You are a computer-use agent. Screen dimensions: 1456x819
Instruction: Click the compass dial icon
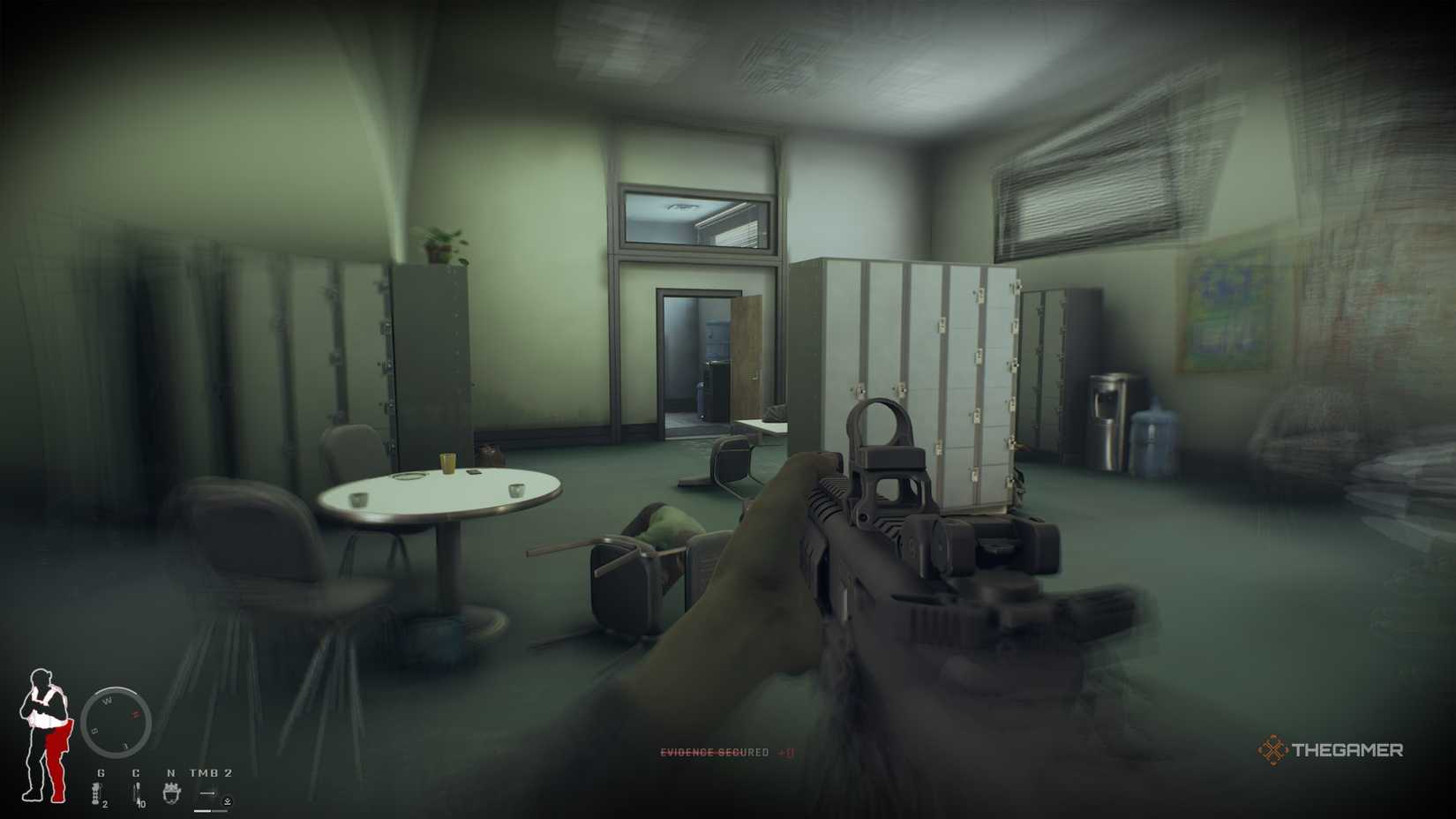point(116,722)
